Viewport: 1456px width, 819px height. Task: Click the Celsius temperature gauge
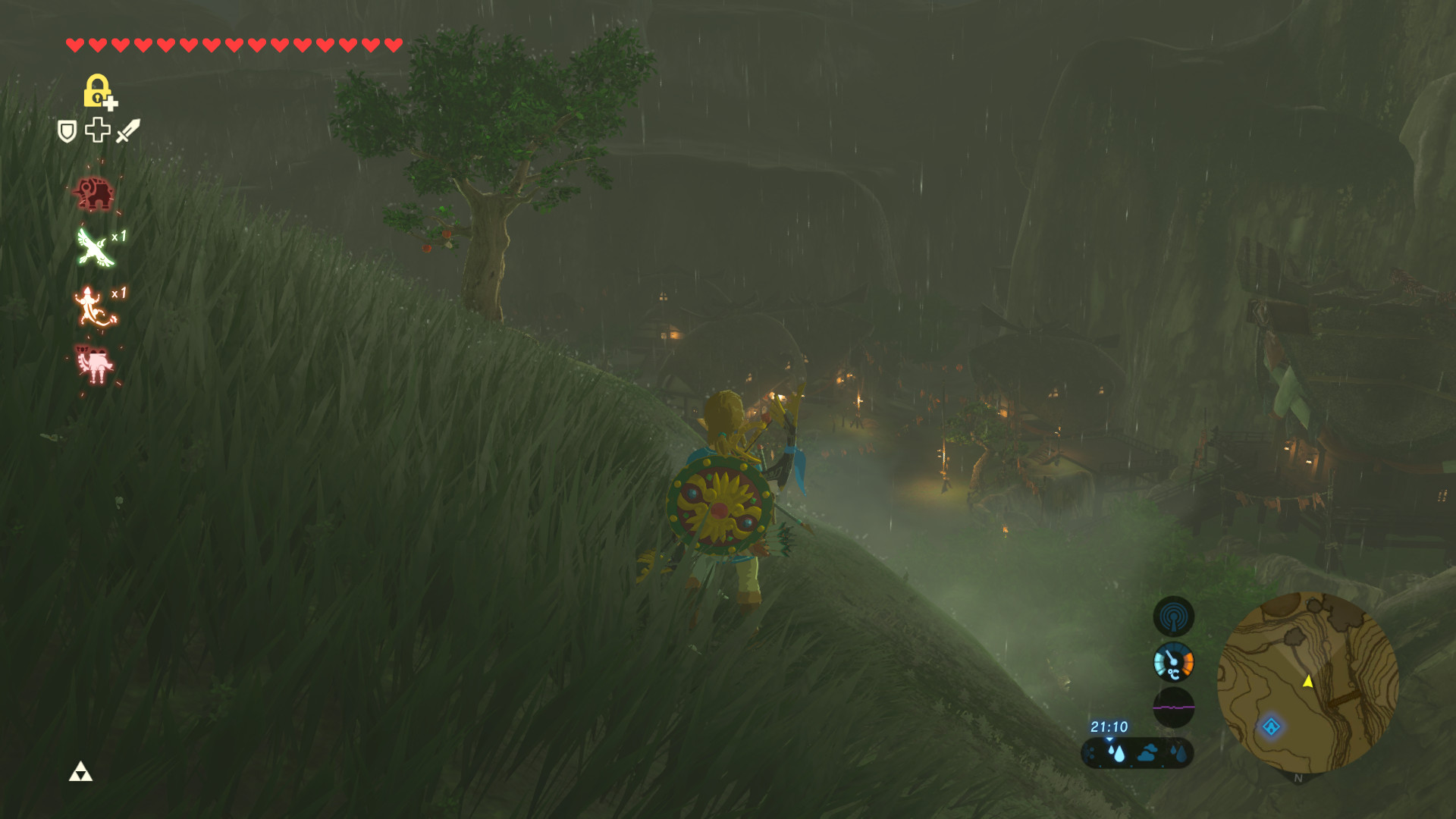coord(1174,661)
